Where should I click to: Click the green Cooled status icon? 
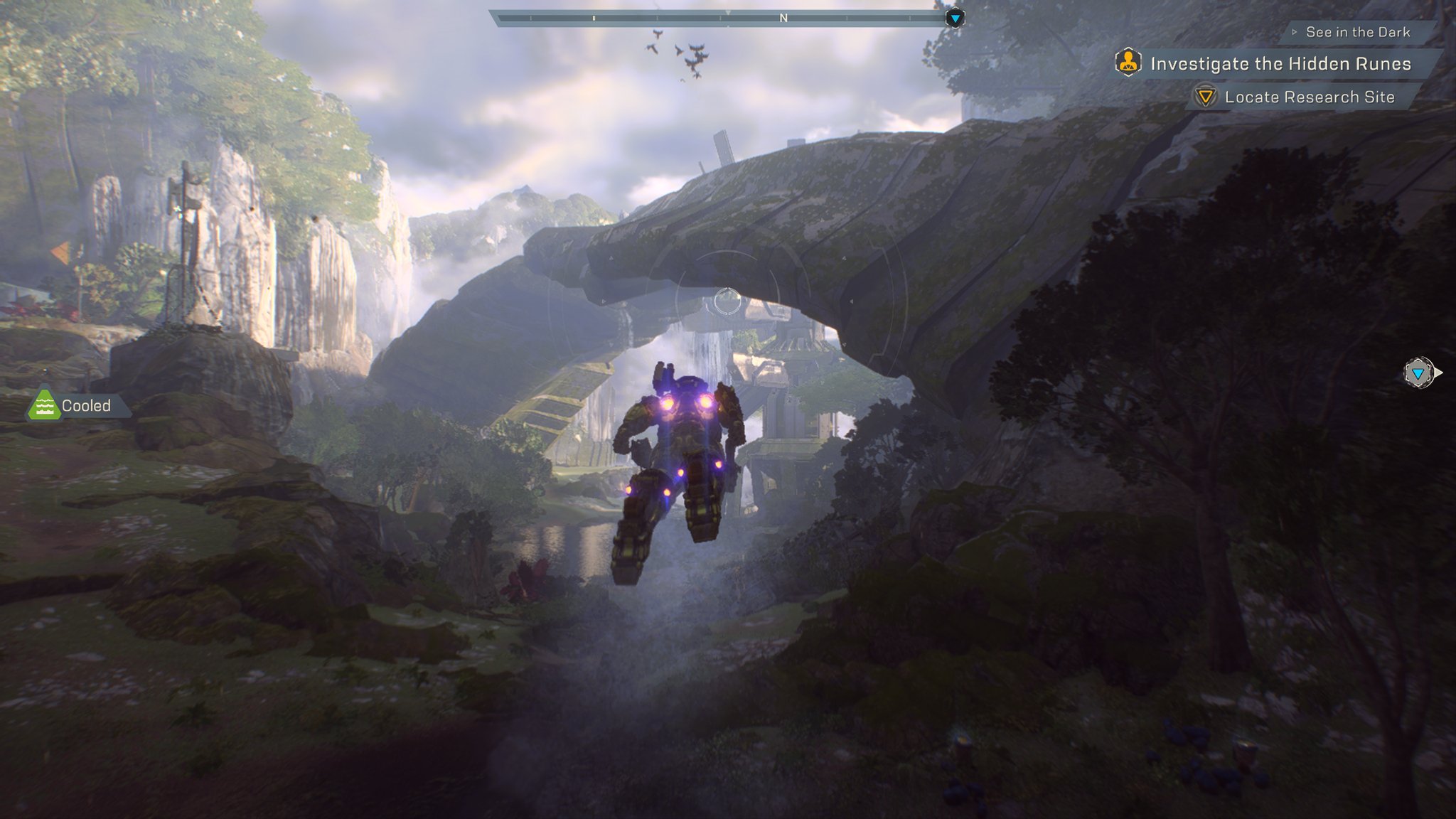click(x=44, y=405)
